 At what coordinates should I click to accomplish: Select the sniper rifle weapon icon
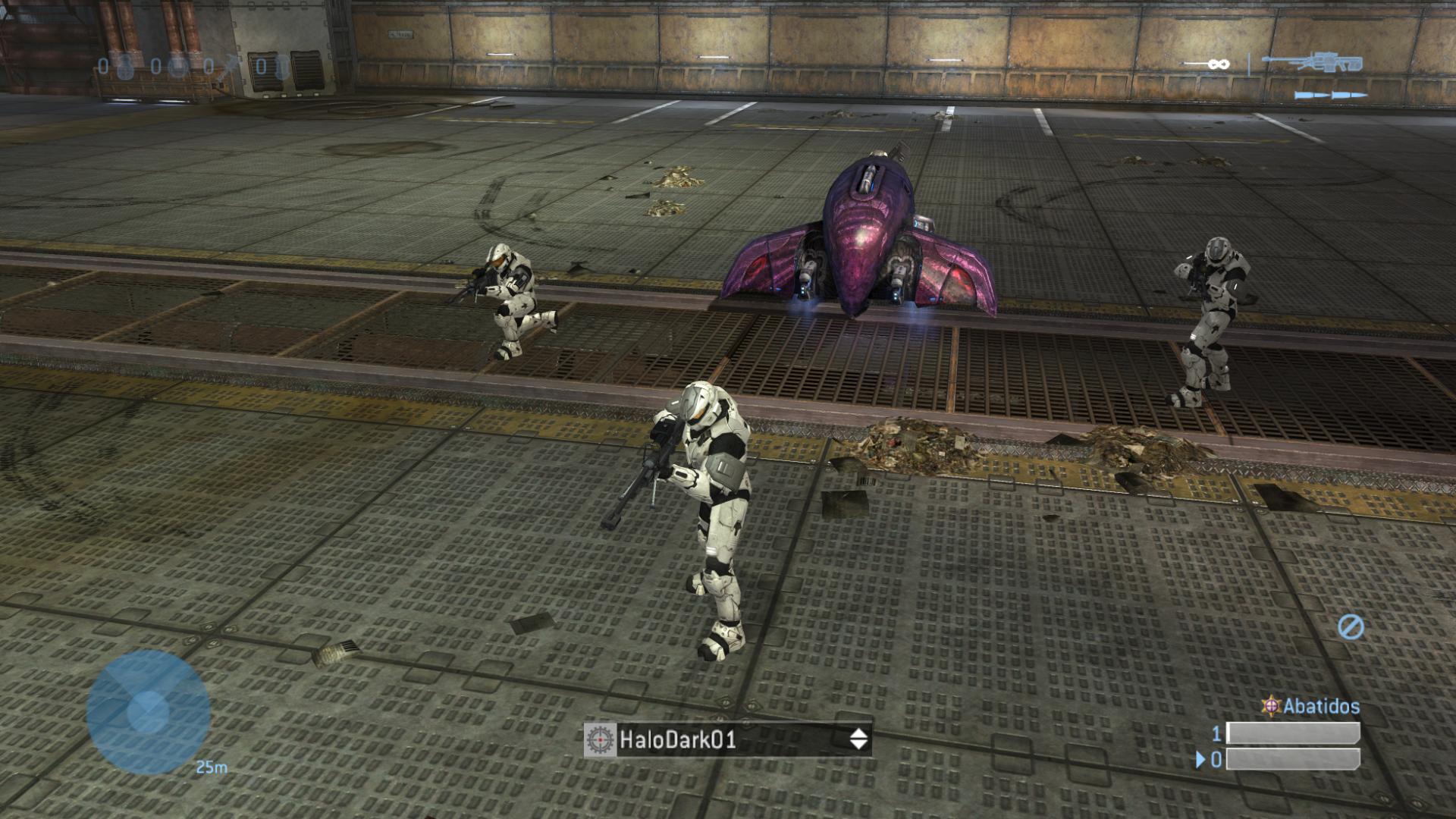pos(1312,64)
